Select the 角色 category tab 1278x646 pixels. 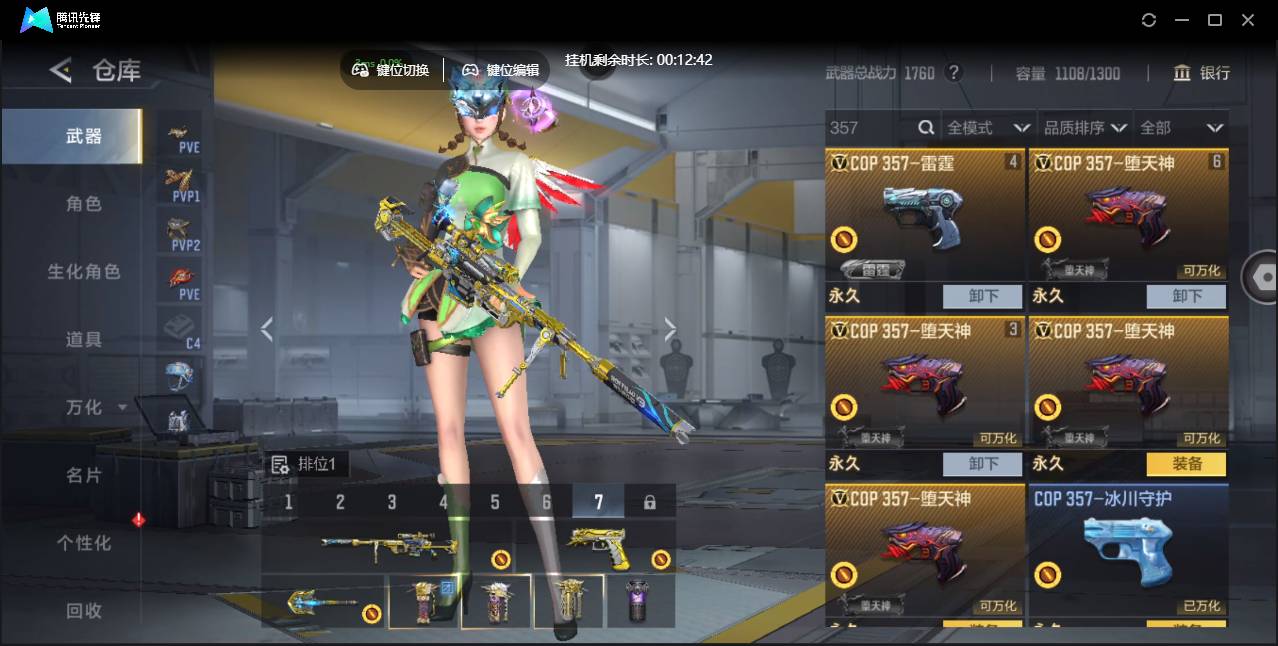click(84, 204)
